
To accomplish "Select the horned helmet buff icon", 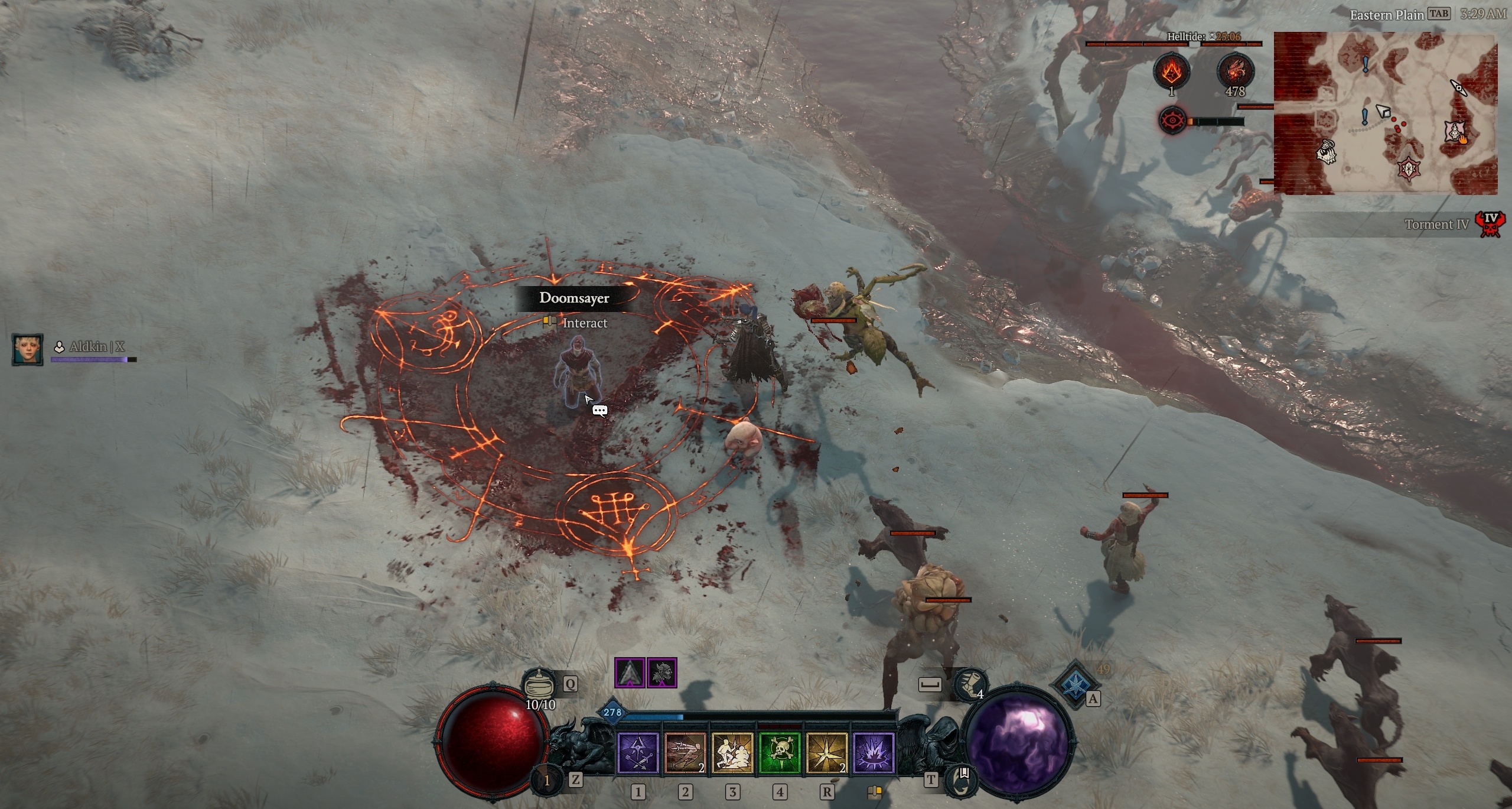I will tap(661, 672).
